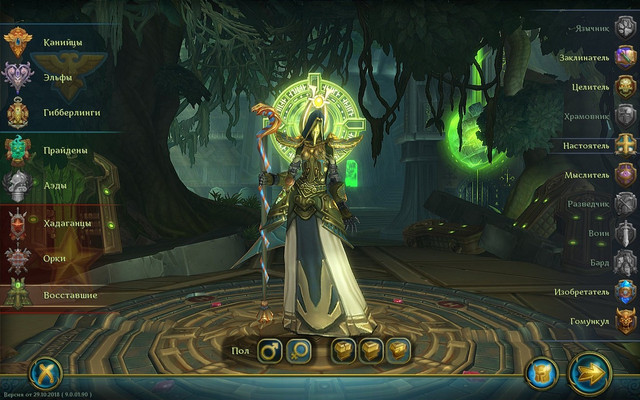The height and width of the screenshot is (400, 640).
Task: Click the X button to exit creation
Action: (45, 373)
